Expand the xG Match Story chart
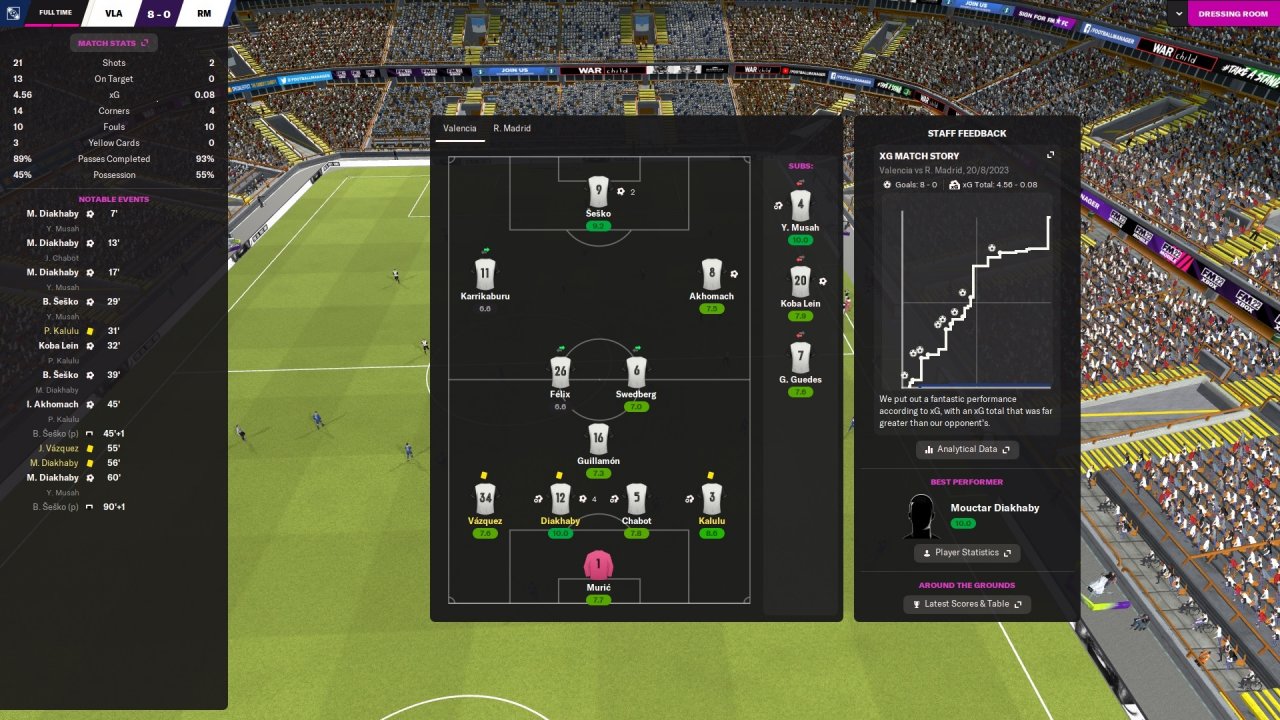This screenshot has height=720, width=1280. [1050, 155]
